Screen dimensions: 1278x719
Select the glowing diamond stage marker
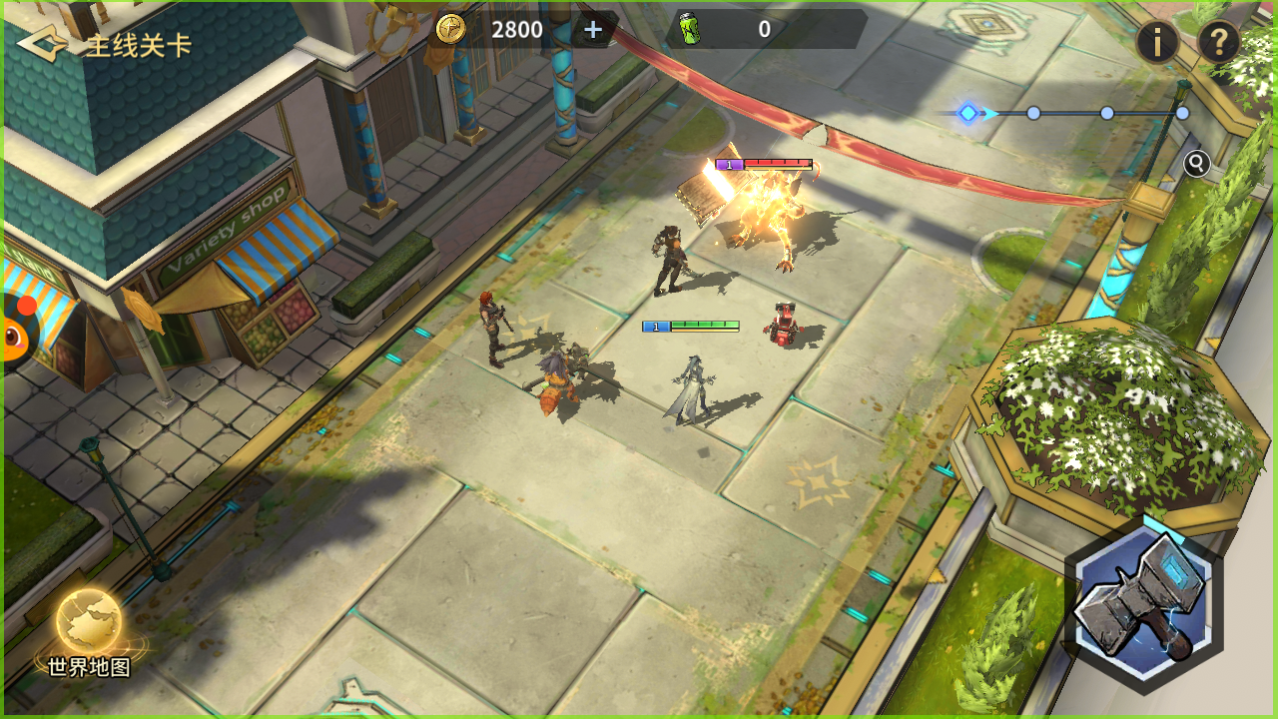click(968, 113)
